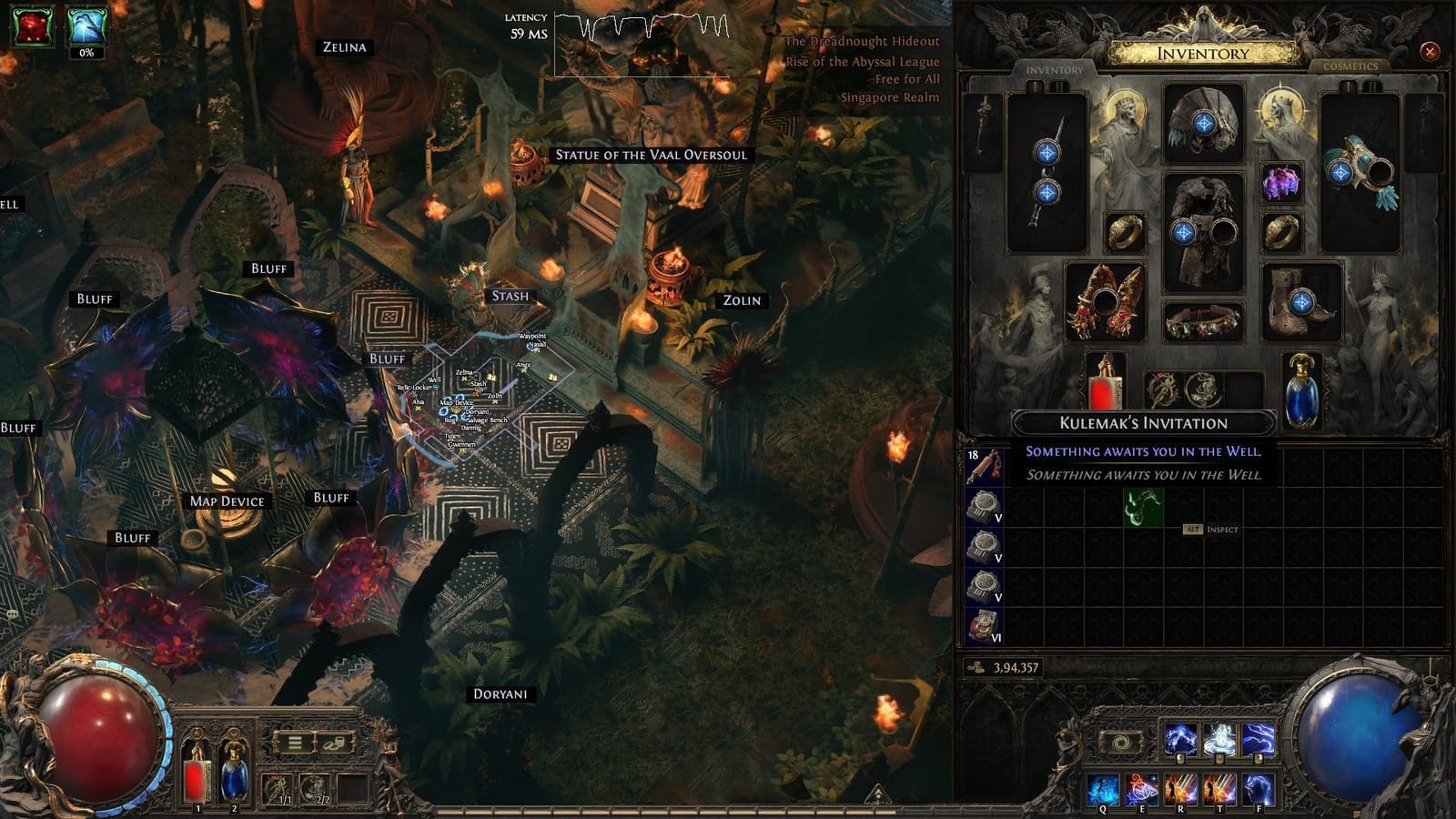This screenshot has height=819, width=1456.
Task: Select the fiery slam skill bound to R
Action: [1181, 787]
